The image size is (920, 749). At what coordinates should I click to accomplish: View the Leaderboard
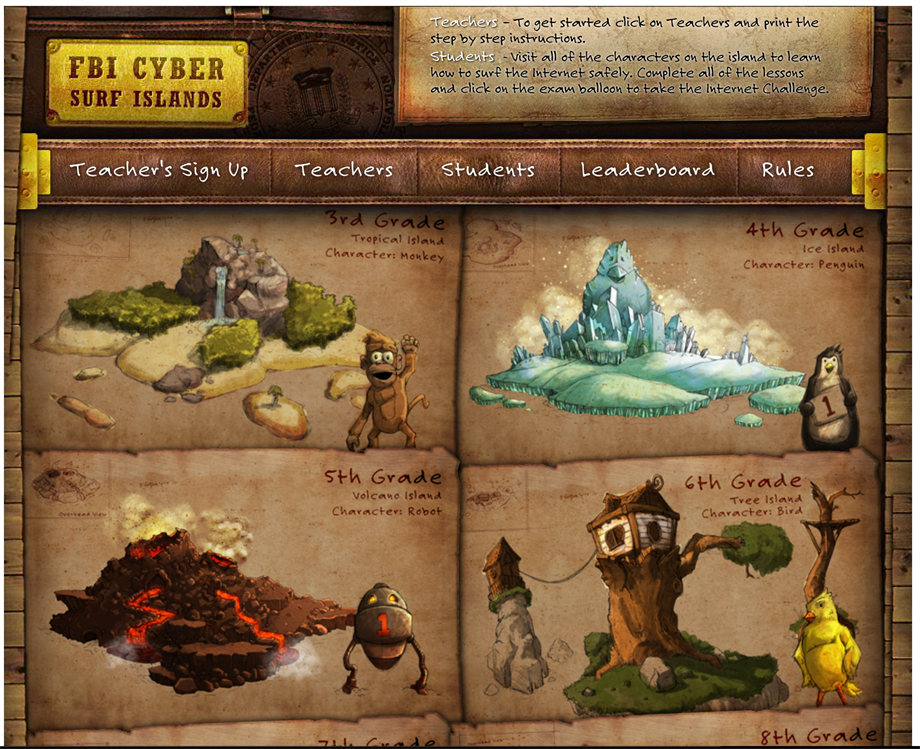pyautogui.click(x=648, y=170)
